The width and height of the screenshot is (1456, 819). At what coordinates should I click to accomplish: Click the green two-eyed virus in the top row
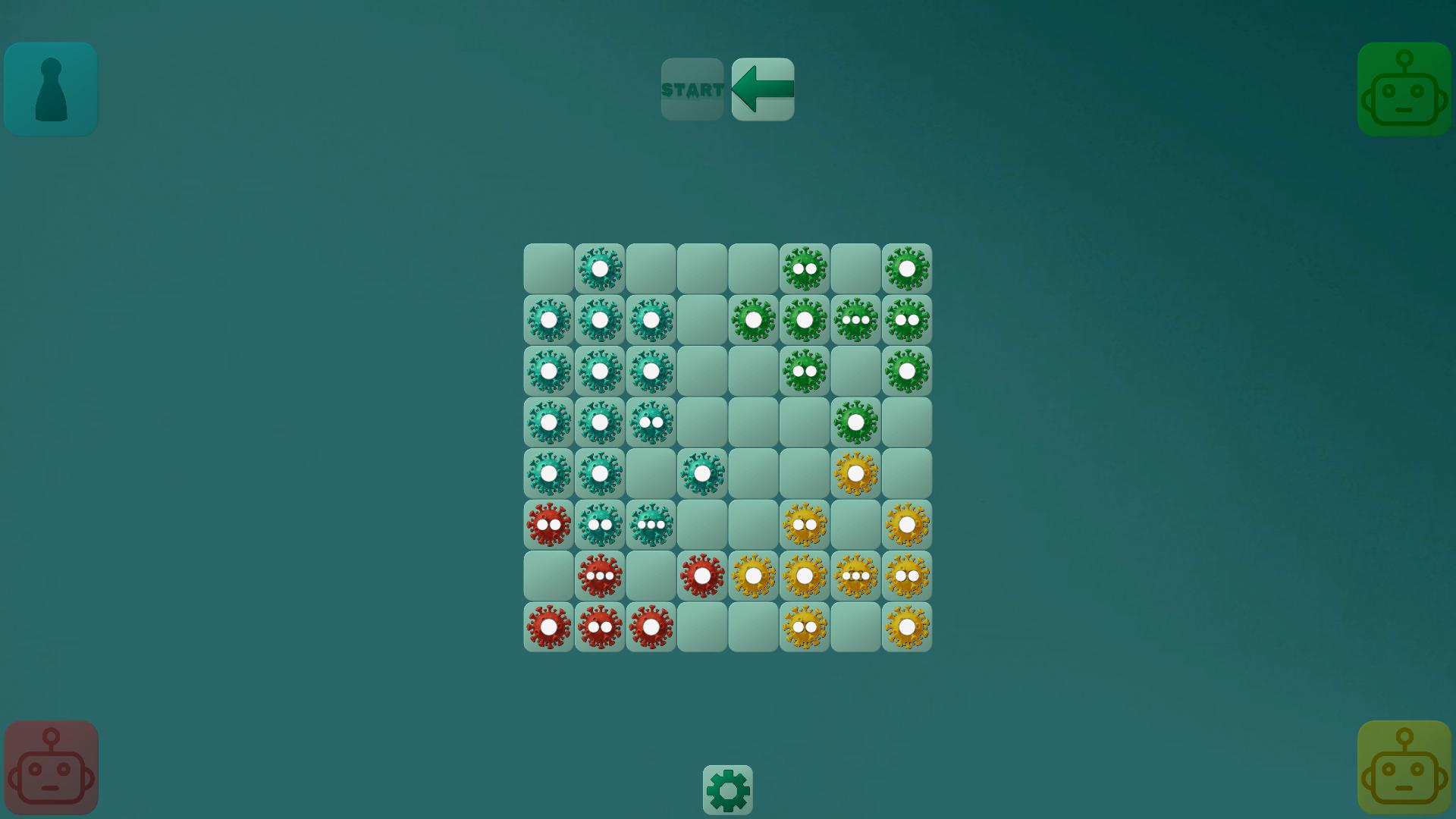804,268
